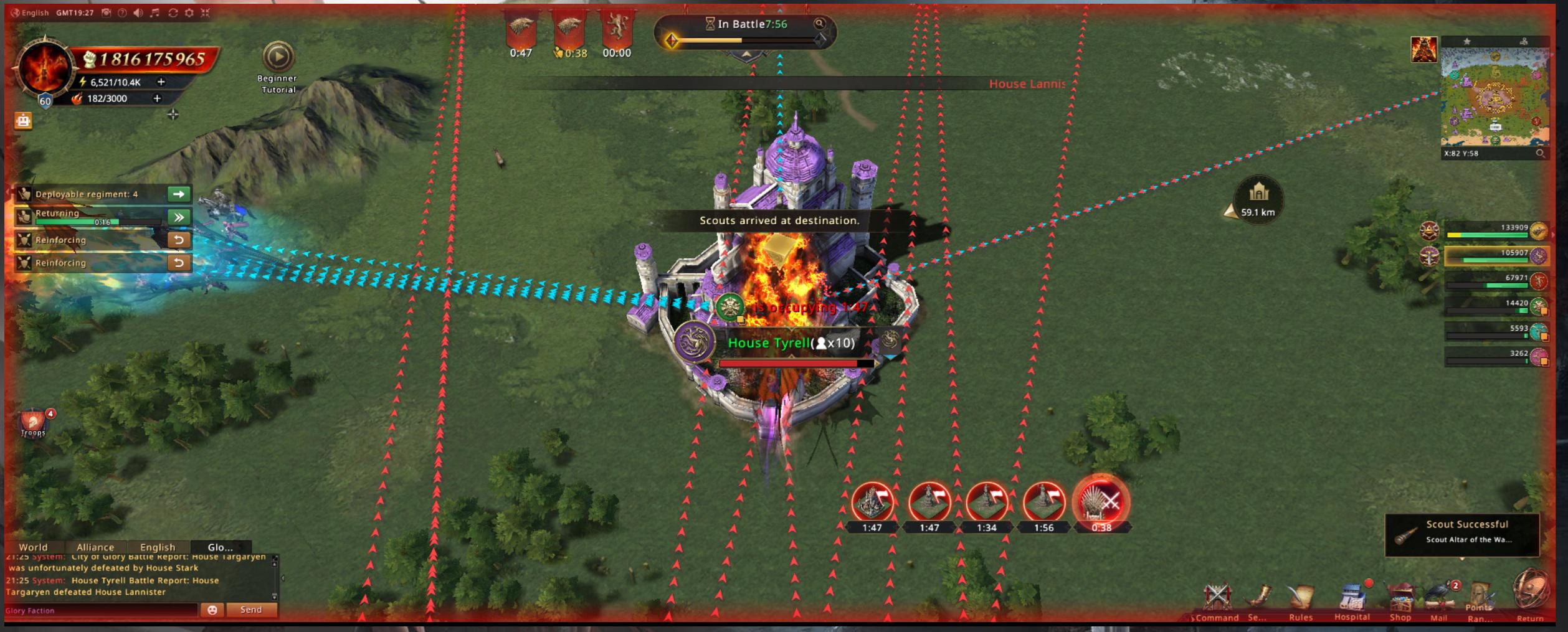Check the Mail raven

point(1439,598)
